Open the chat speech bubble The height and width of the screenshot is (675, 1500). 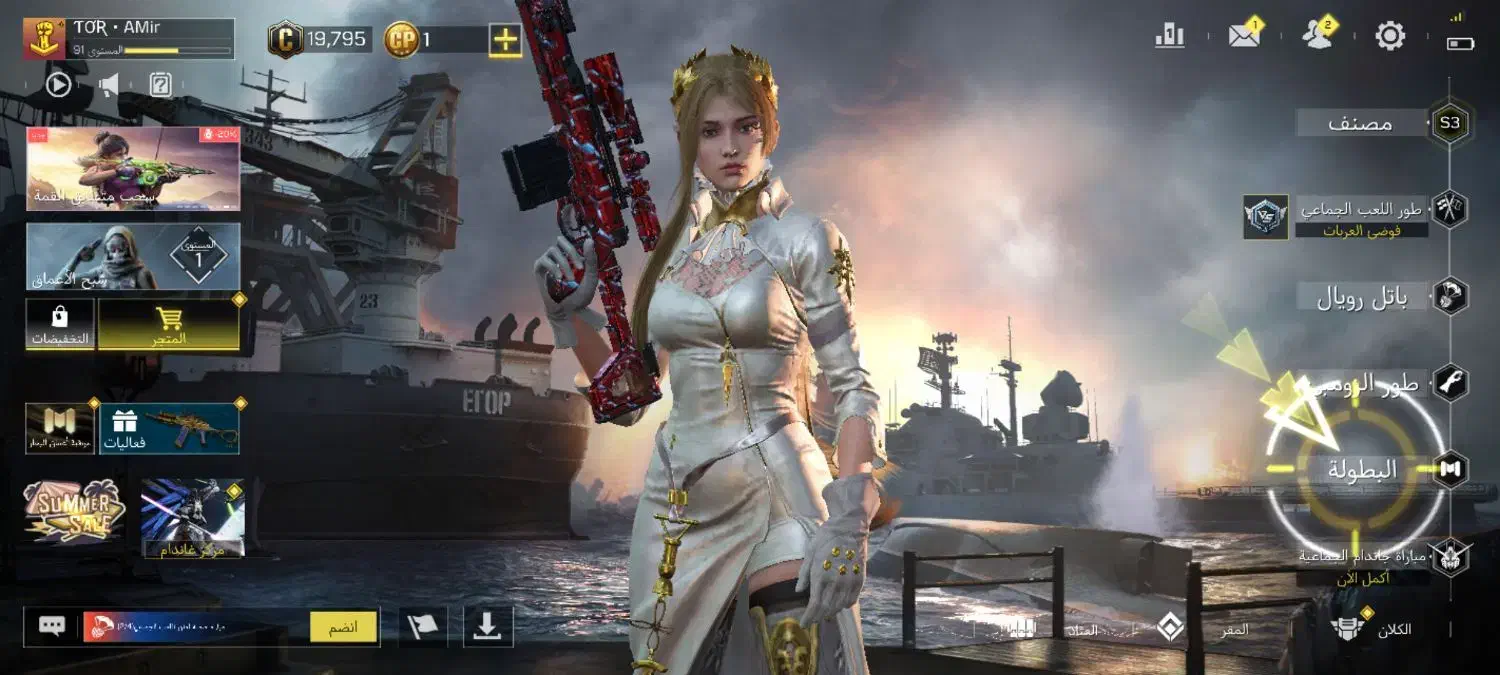(52, 626)
